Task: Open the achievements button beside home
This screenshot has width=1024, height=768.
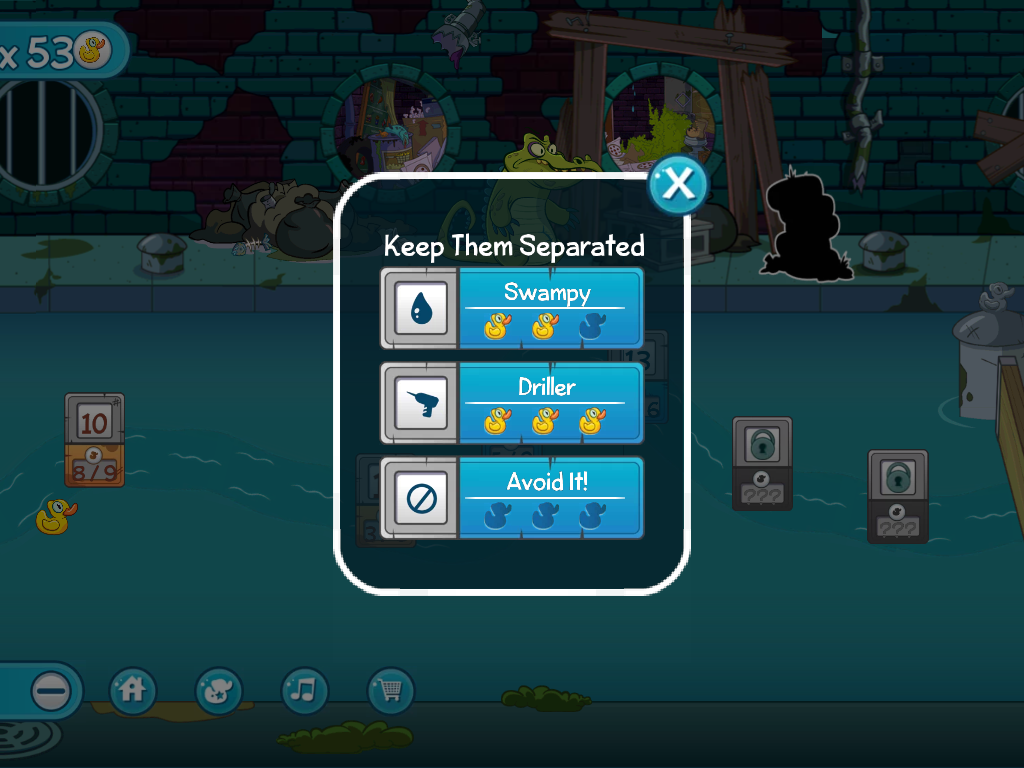Action: click(219, 690)
